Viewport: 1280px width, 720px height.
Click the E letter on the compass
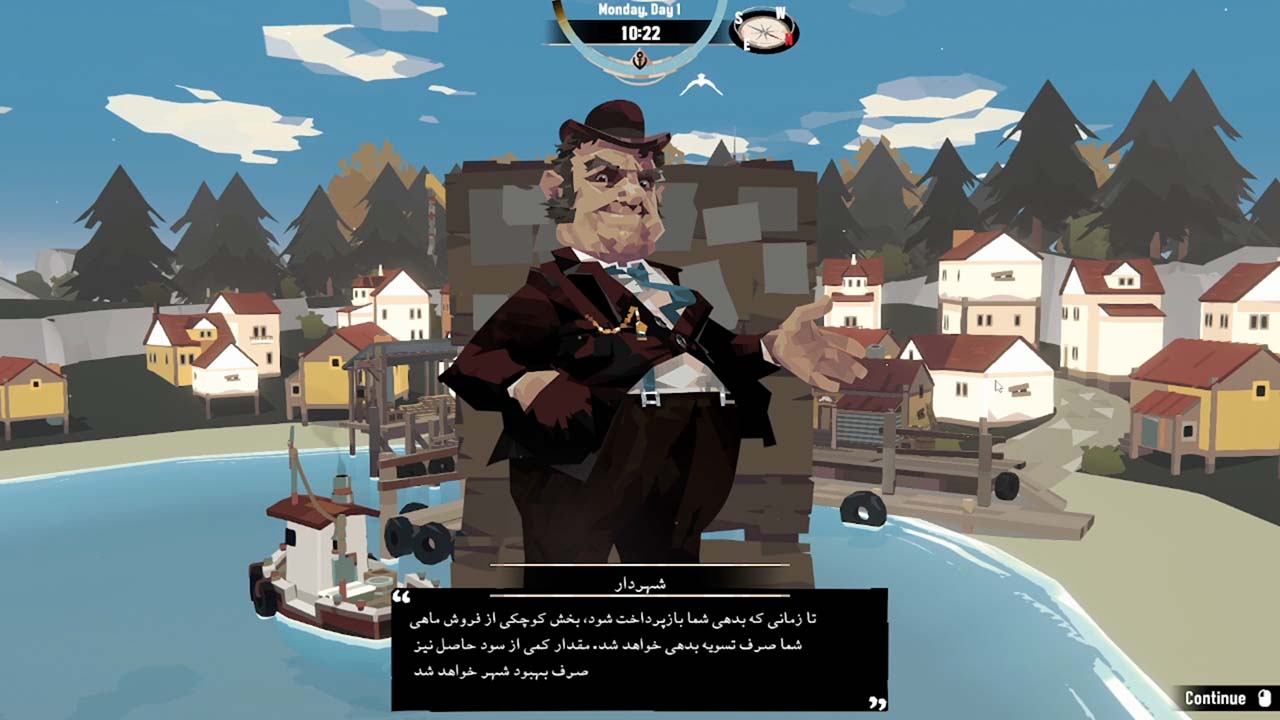tap(747, 45)
